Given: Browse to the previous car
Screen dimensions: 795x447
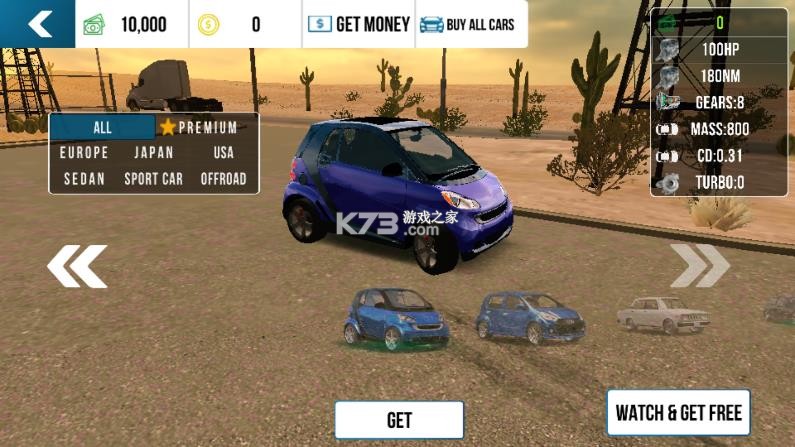Looking at the screenshot, I should [x=77, y=266].
